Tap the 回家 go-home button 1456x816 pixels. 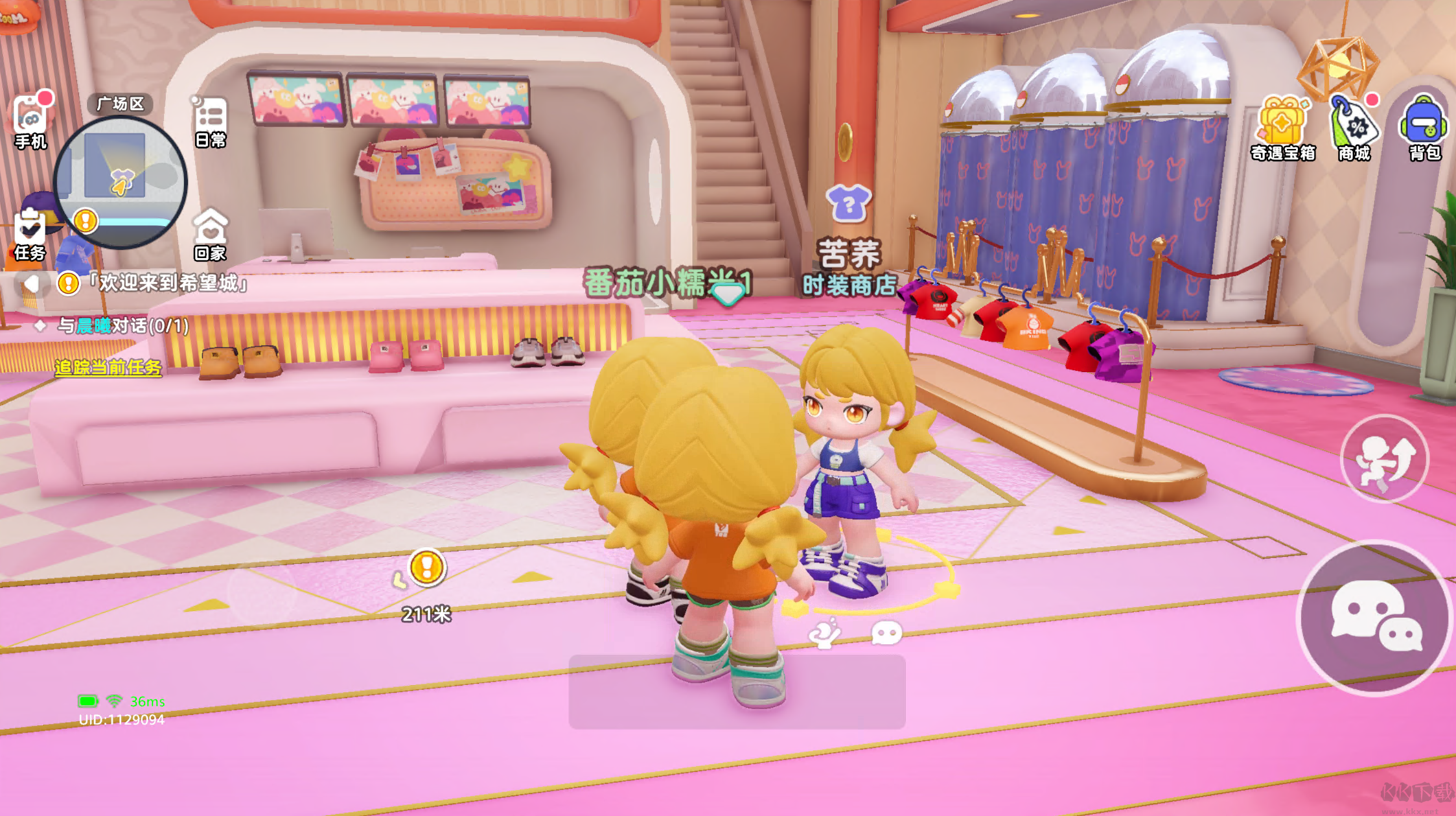pyautogui.click(x=211, y=235)
